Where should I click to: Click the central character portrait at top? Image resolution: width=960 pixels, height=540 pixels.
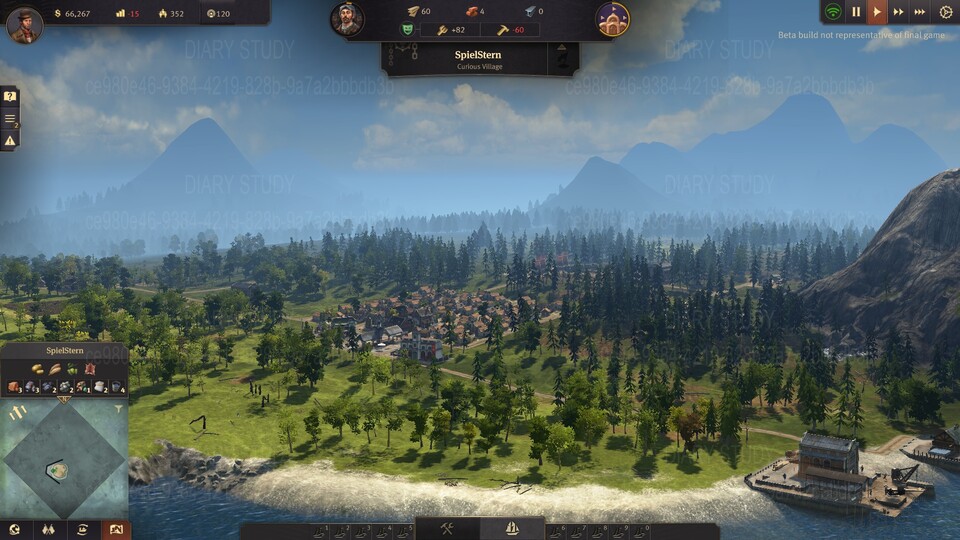(347, 19)
